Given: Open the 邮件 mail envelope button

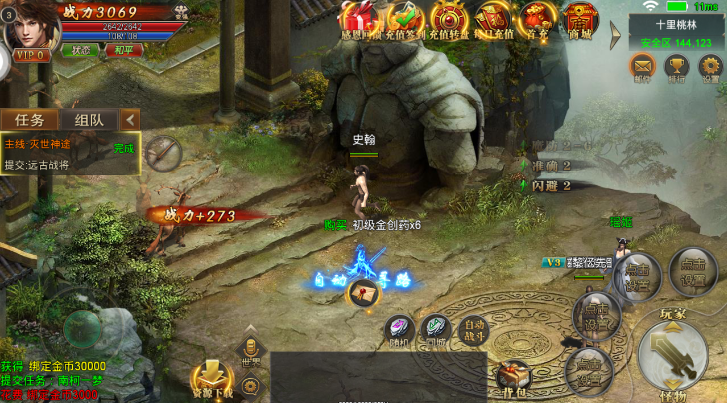Looking at the screenshot, I should tap(641, 68).
